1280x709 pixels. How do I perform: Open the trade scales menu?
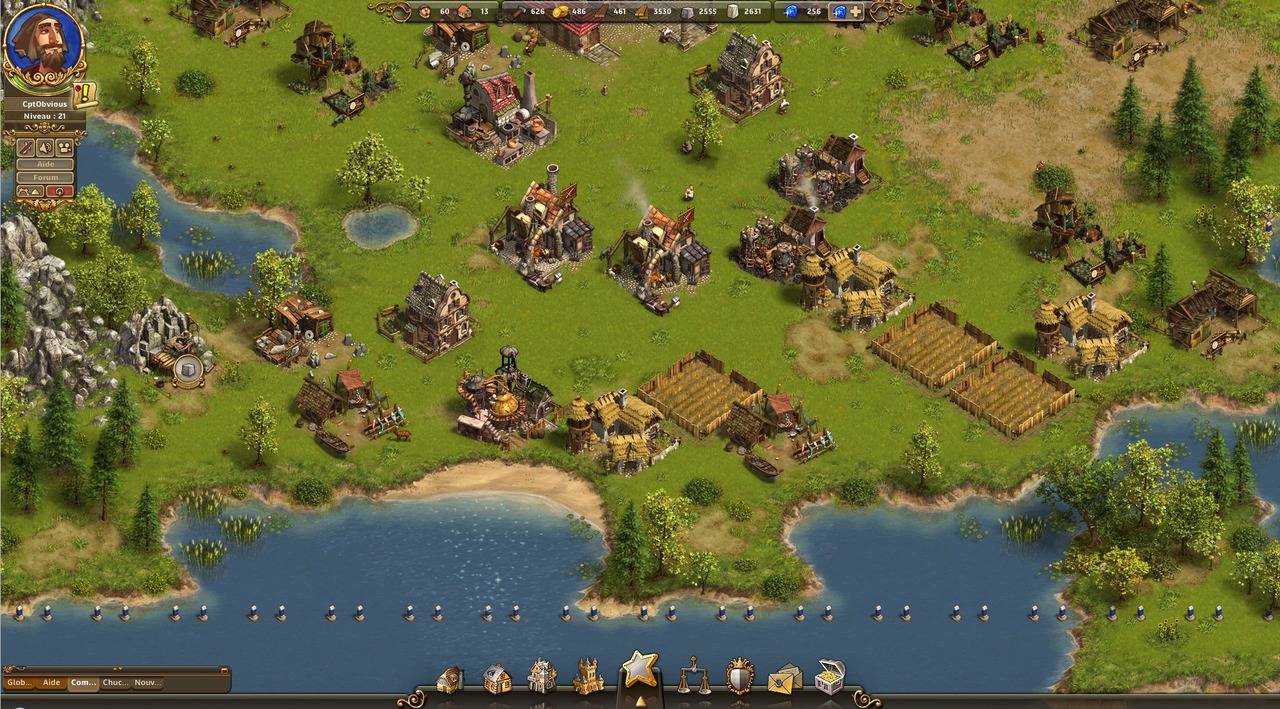pos(693,676)
